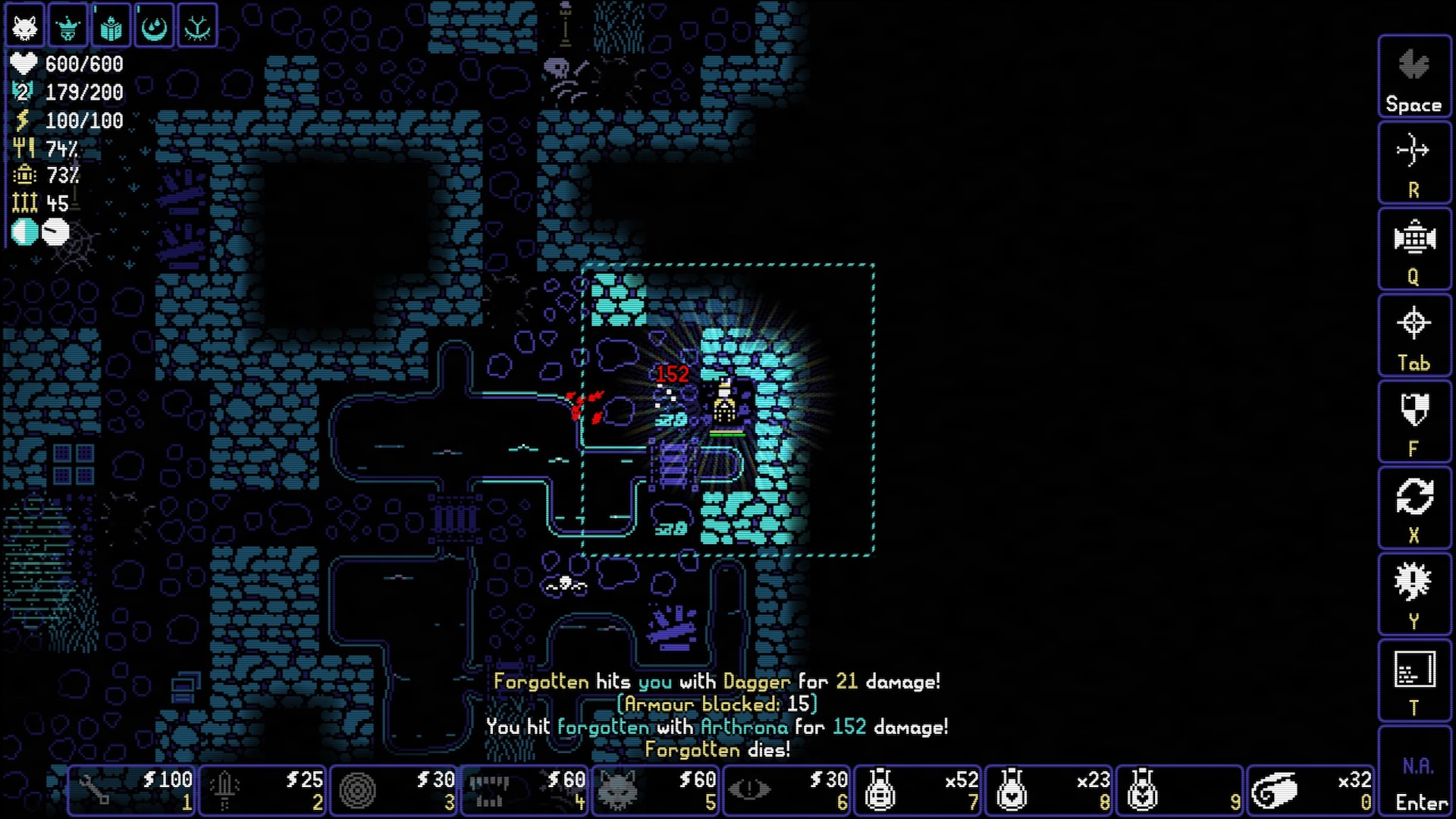Open the crowned skull panel
Image resolution: width=1456 pixels, height=819 pixels.
click(68, 27)
